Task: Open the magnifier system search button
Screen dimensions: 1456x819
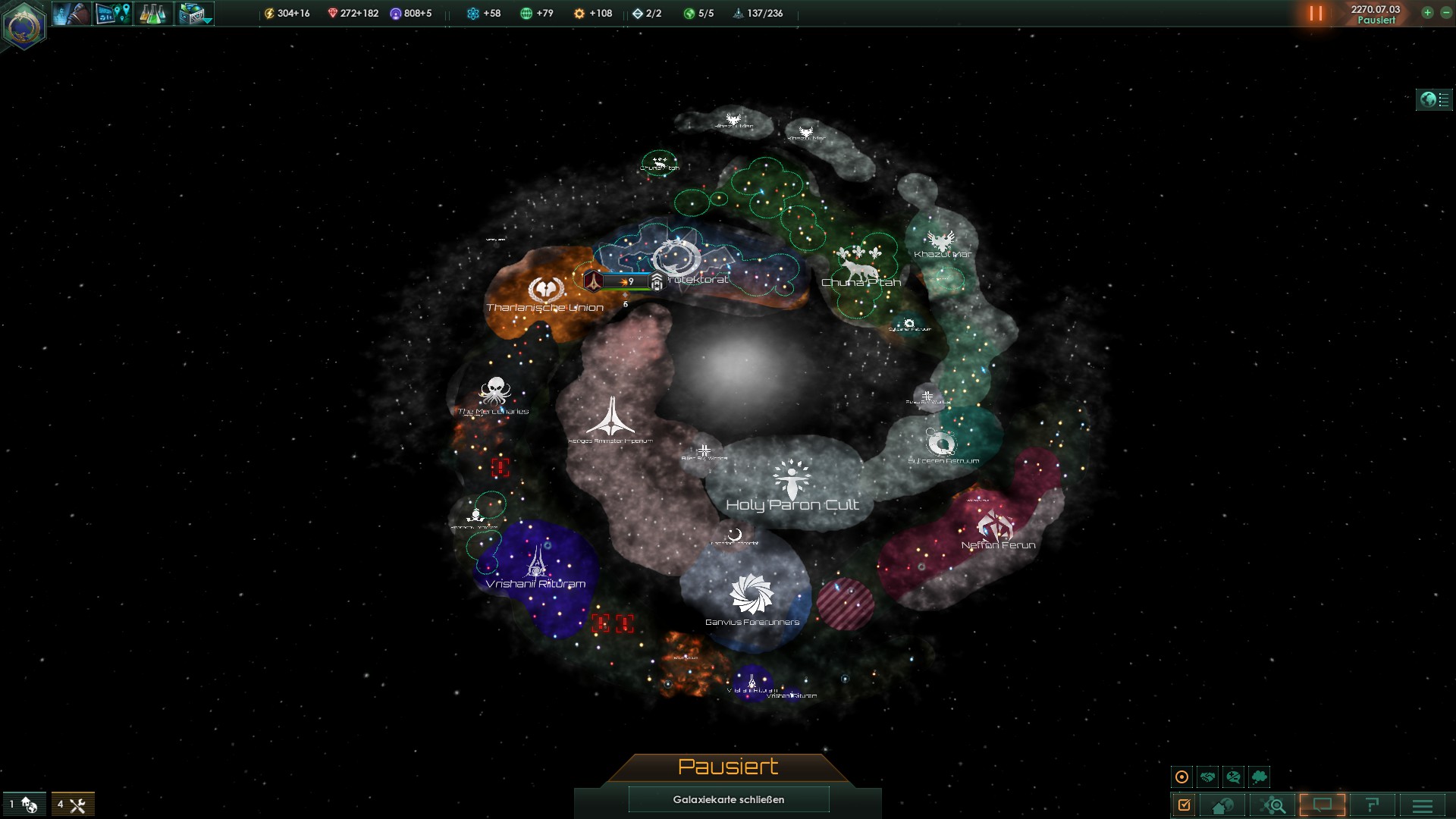Action: pyautogui.click(x=1273, y=805)
